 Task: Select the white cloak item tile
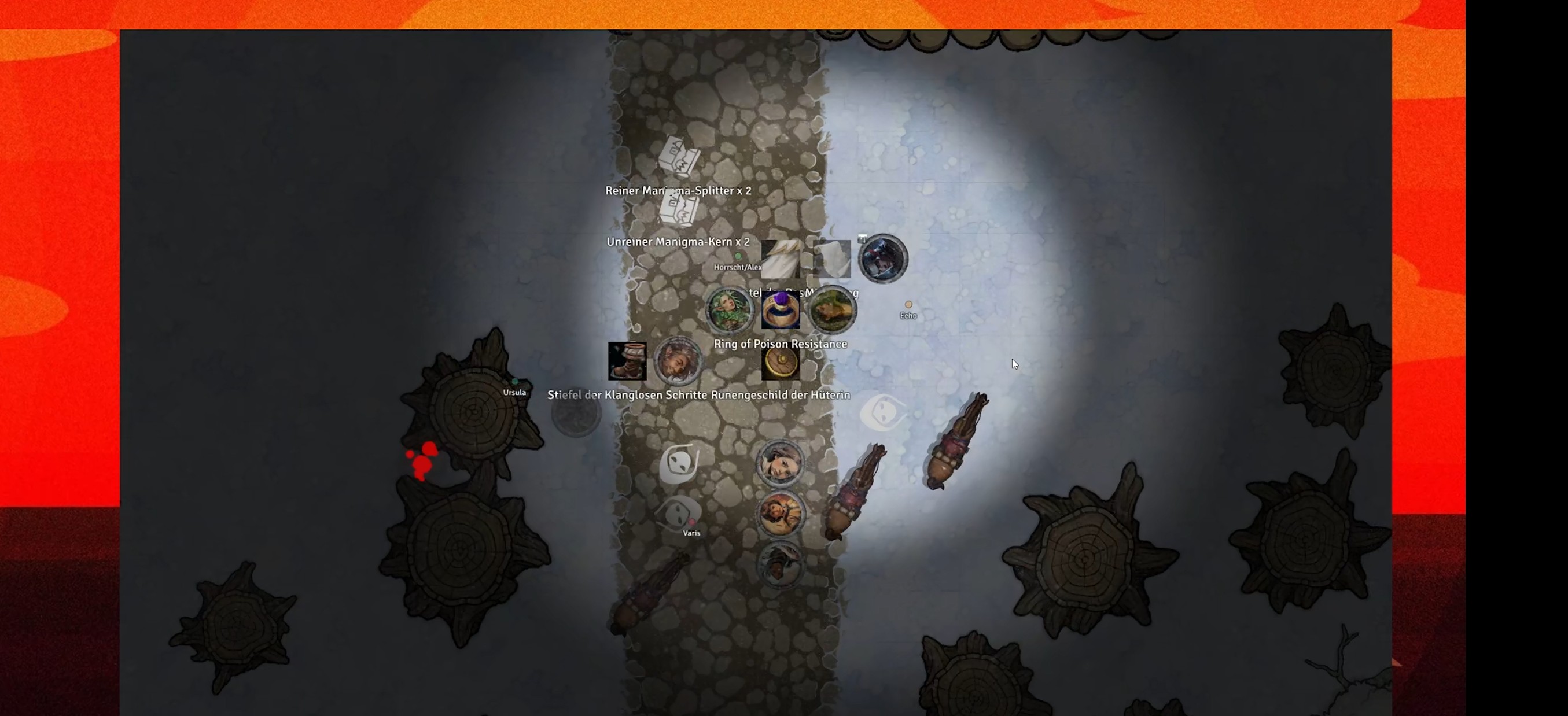click(x=781, y=259)
